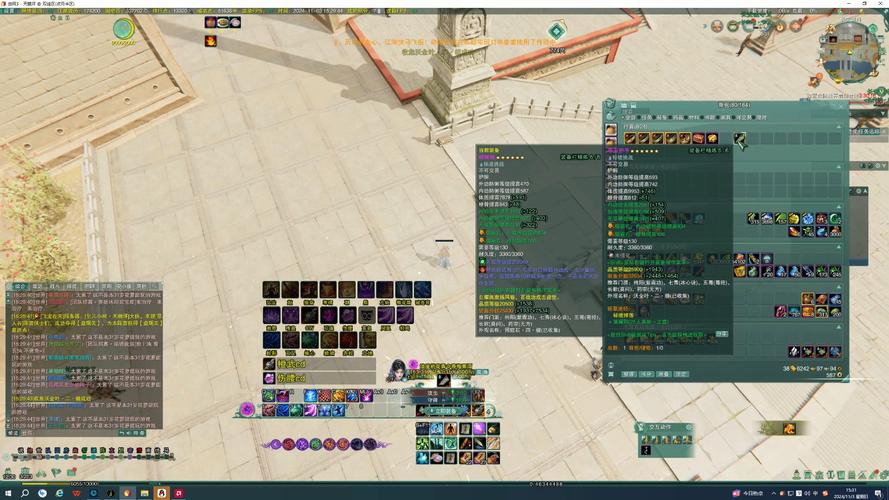Click the round player avatar icon
This screenshot has height=500, width=889.
tap(123, 30)
